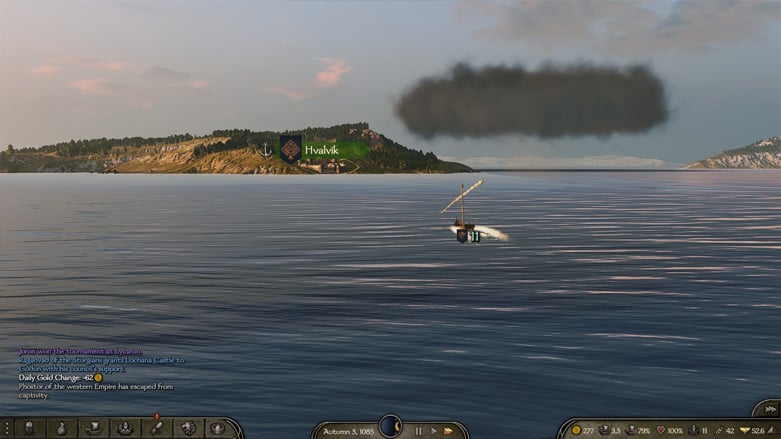The height and width of the screenshot is (439, 781).
Task: Open the three-dot options menu
Action: pyautogui.click(x=7, y=428)
